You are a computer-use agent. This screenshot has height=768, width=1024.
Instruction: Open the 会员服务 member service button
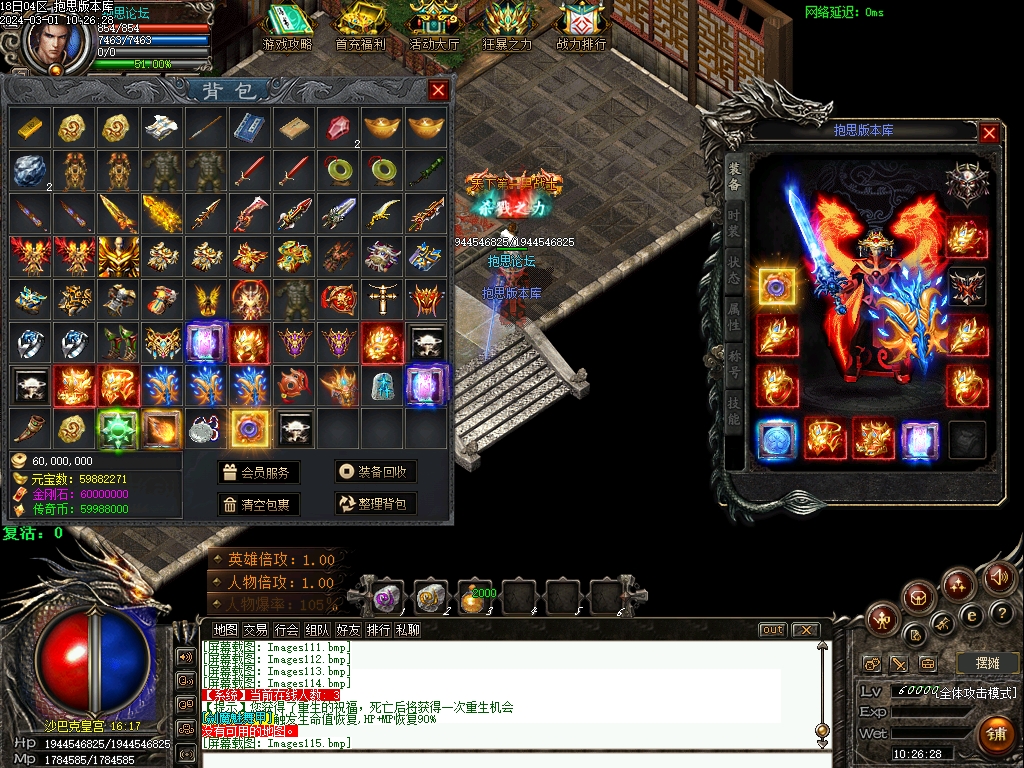click(258, 472)
